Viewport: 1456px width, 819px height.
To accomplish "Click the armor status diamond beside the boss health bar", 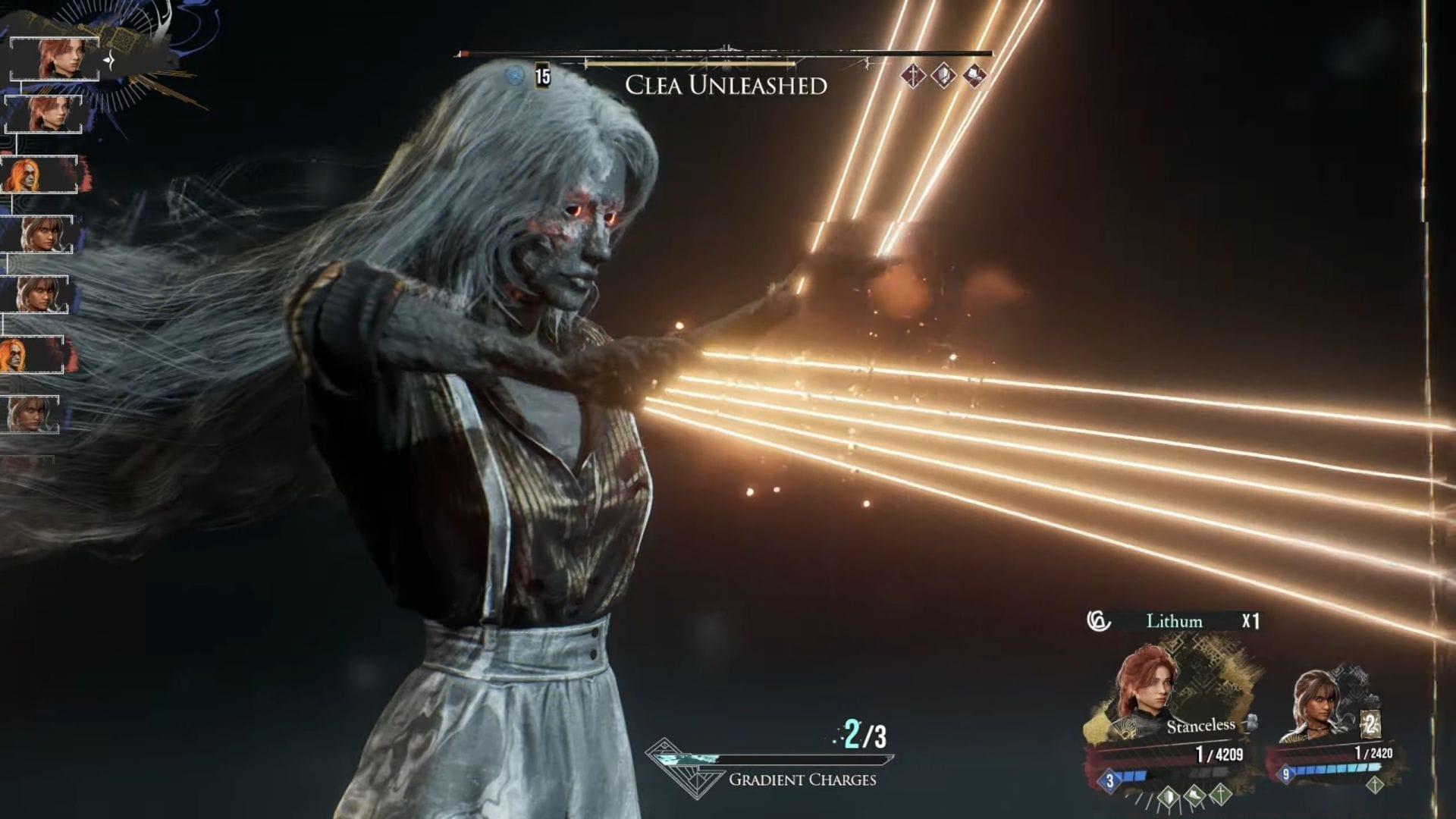I will pos(943,76).
